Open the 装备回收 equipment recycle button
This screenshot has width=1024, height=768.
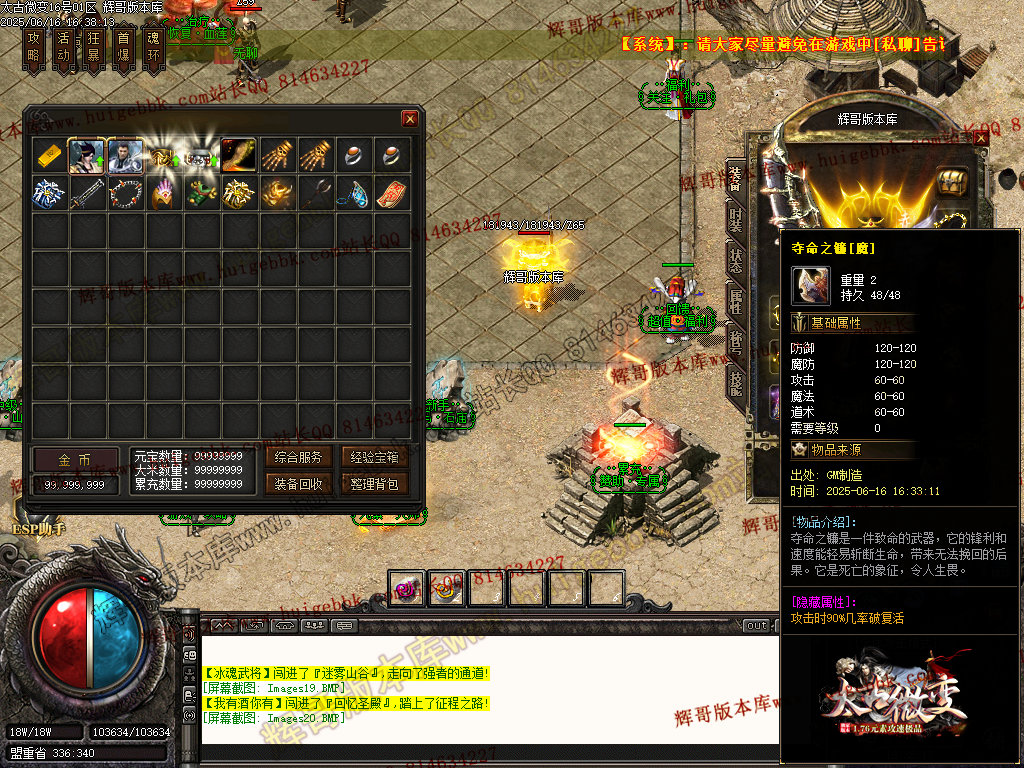[x=299, y=484]
